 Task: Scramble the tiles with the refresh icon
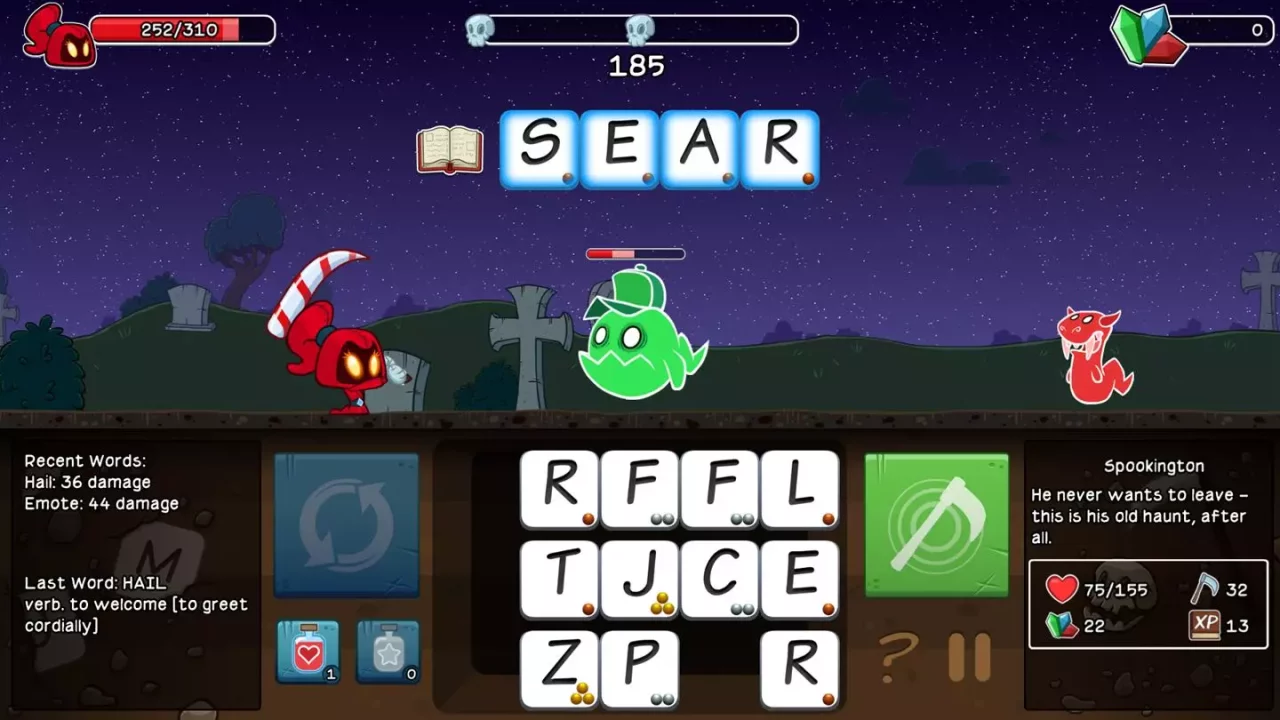pyautogui.click(x=345, y=523)
